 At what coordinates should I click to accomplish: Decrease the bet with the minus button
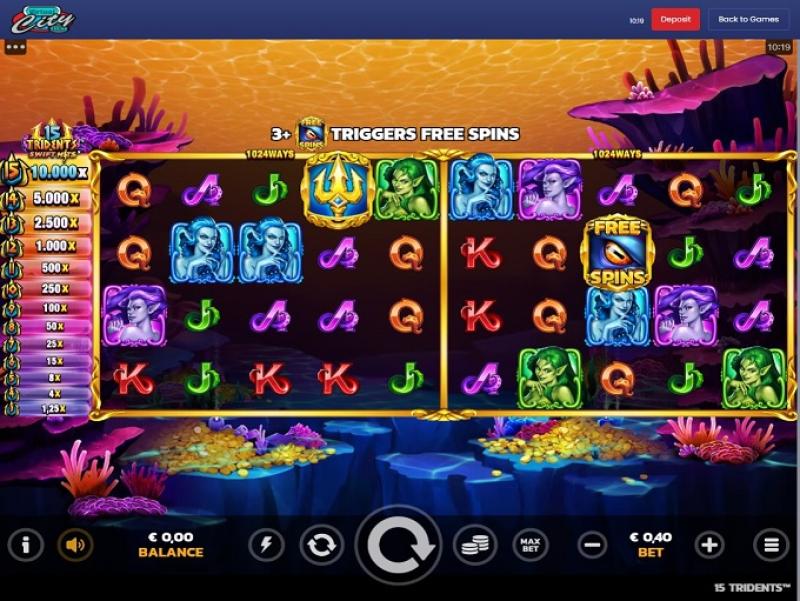tap(592, 545)
